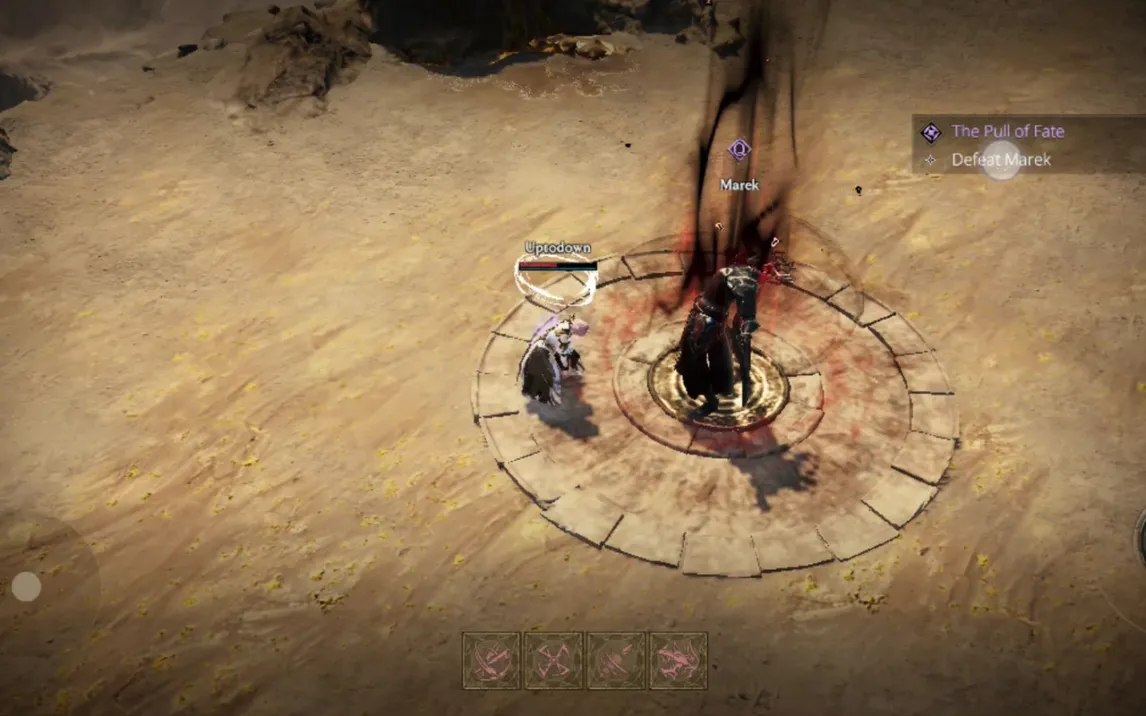Tap the virtual joystick knob
The width and height of the screenshot is (1146, 716).
coord(26,587)
